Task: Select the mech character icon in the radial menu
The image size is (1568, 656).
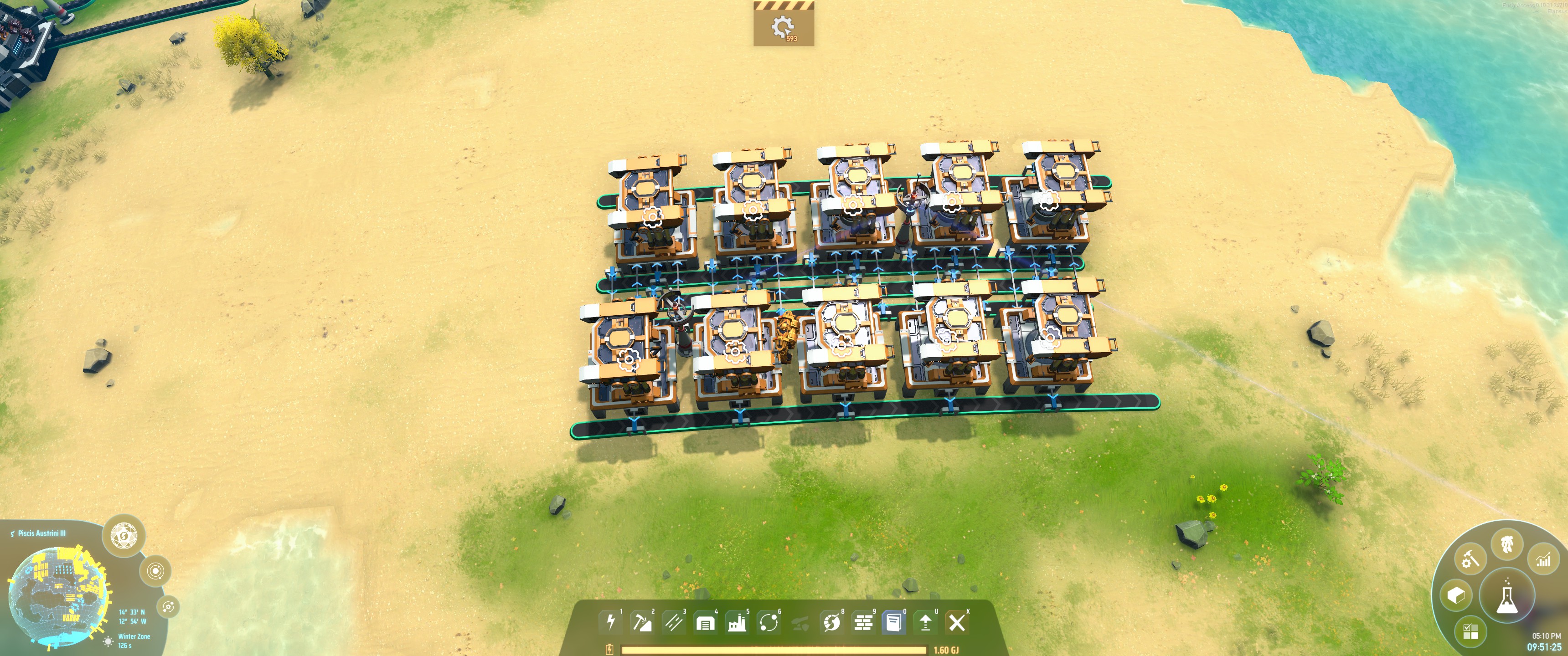Action: click(1508, 545)
